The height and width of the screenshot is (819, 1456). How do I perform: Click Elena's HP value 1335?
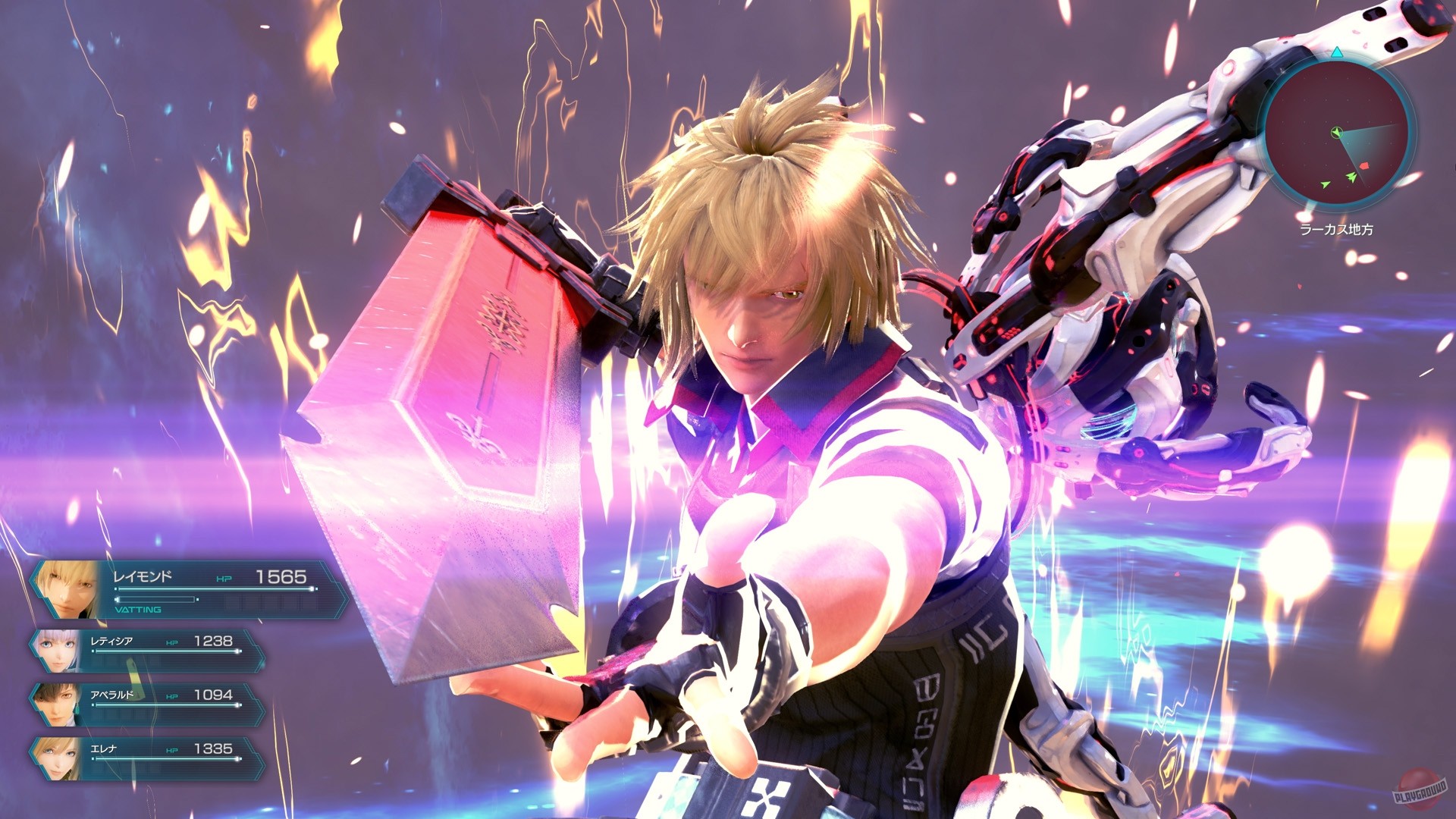coord(212,749)
